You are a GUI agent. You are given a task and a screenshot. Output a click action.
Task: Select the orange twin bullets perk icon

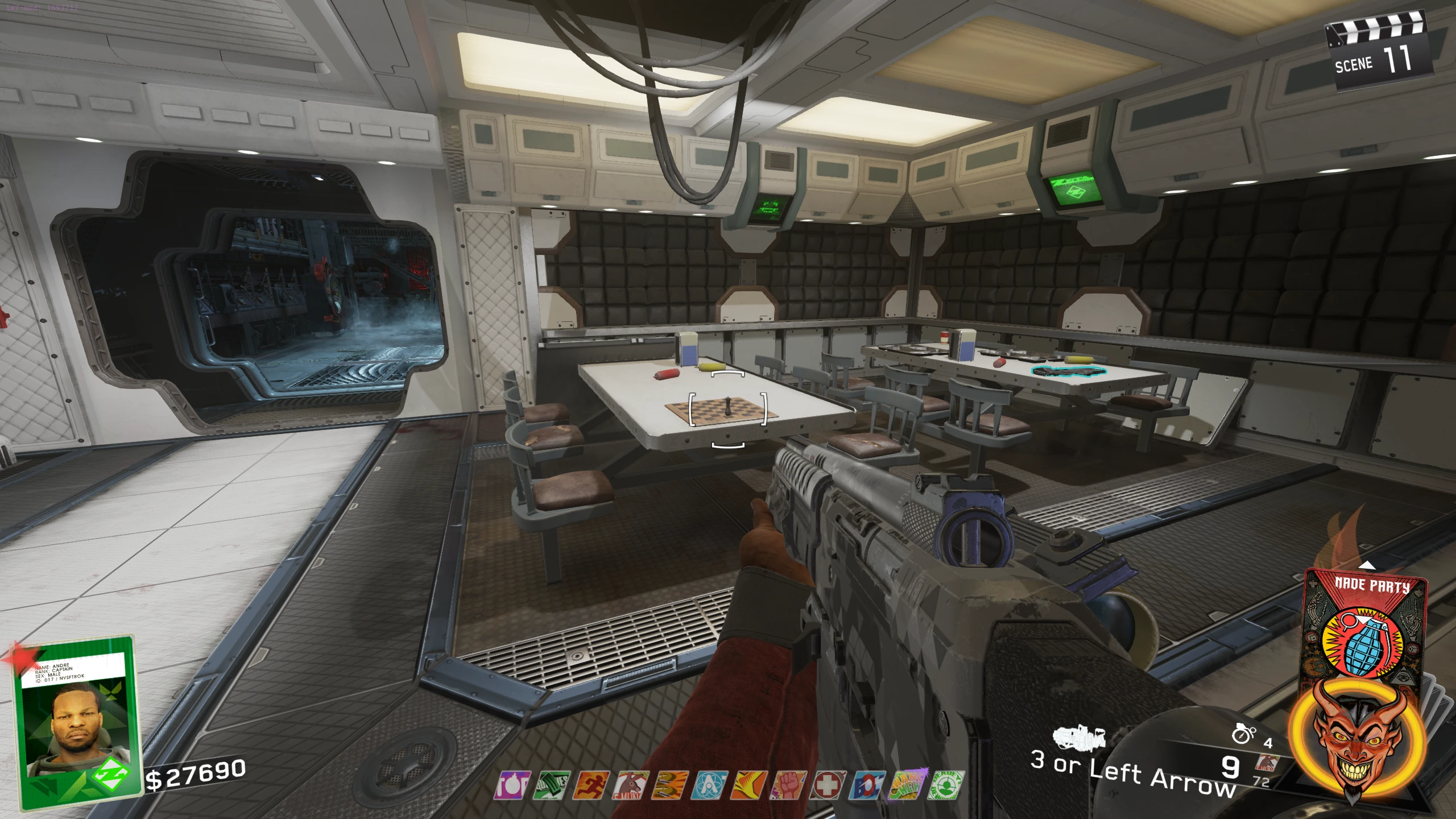coord(670,785)
